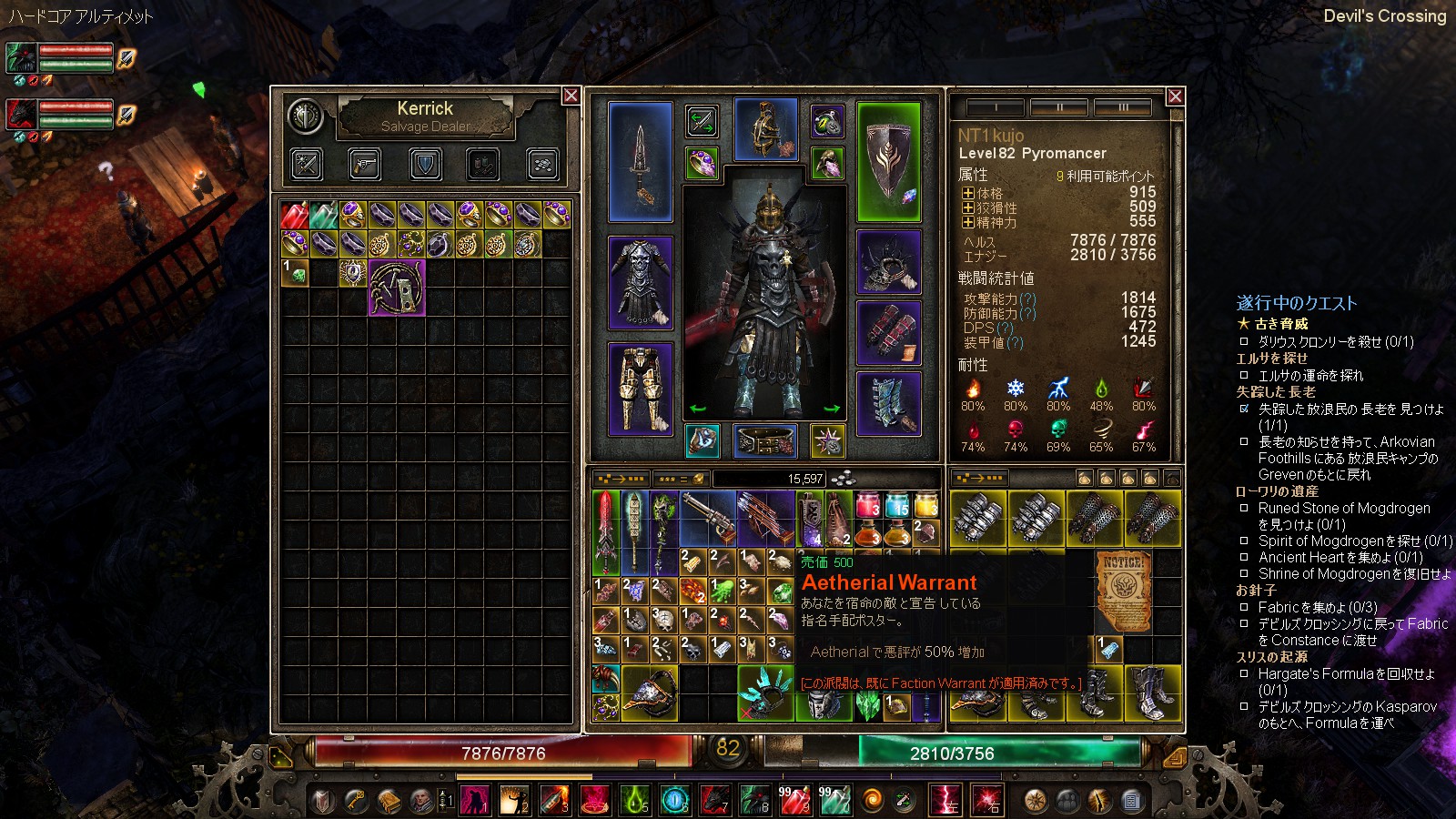The height and width of the screenshot is (819, 1456).
Task: Click the checked box for 失踪した放浪民の長老 objective
Action: [x=1245, y=409]
